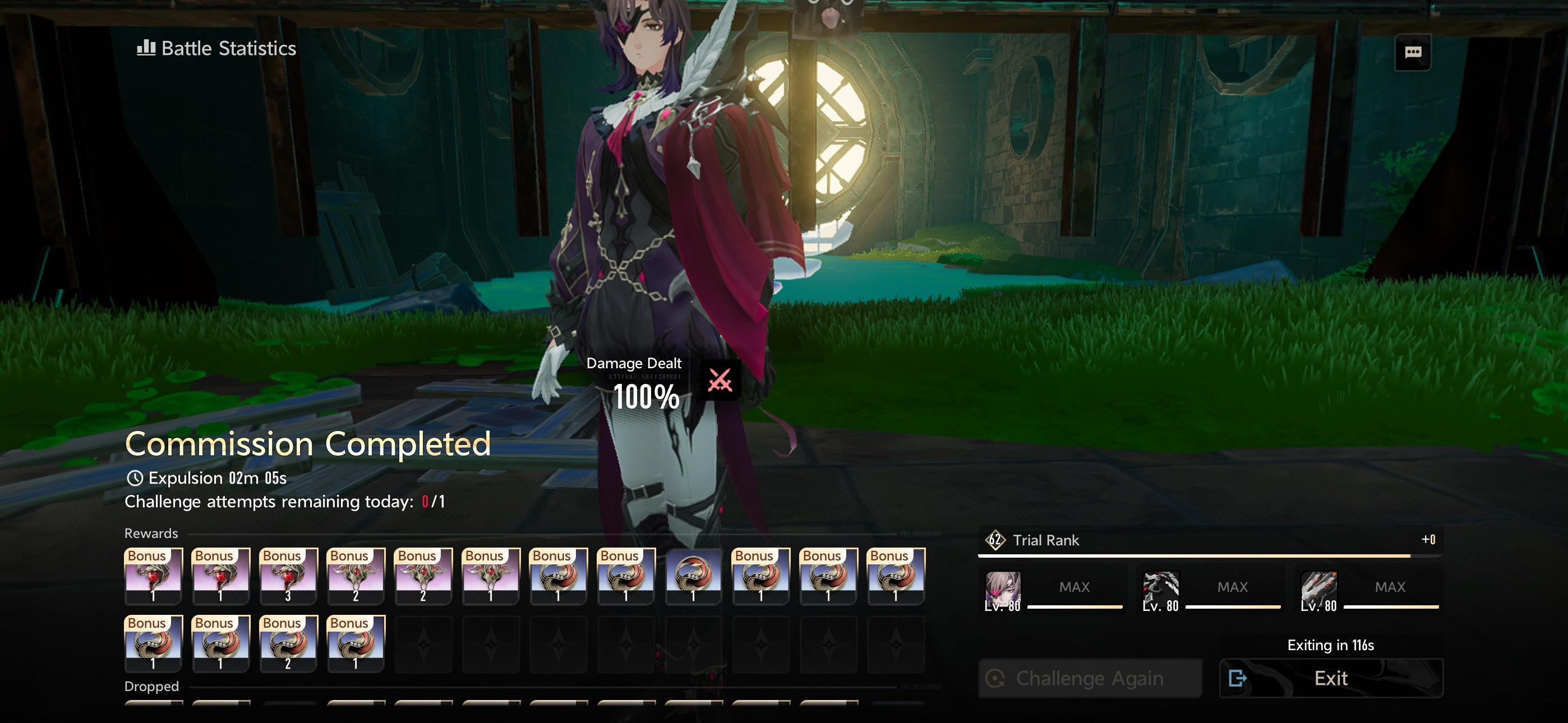This screenshot has height=723, width=1568.
Task: Open the chat bubble icon
Action: [1412, 52]
